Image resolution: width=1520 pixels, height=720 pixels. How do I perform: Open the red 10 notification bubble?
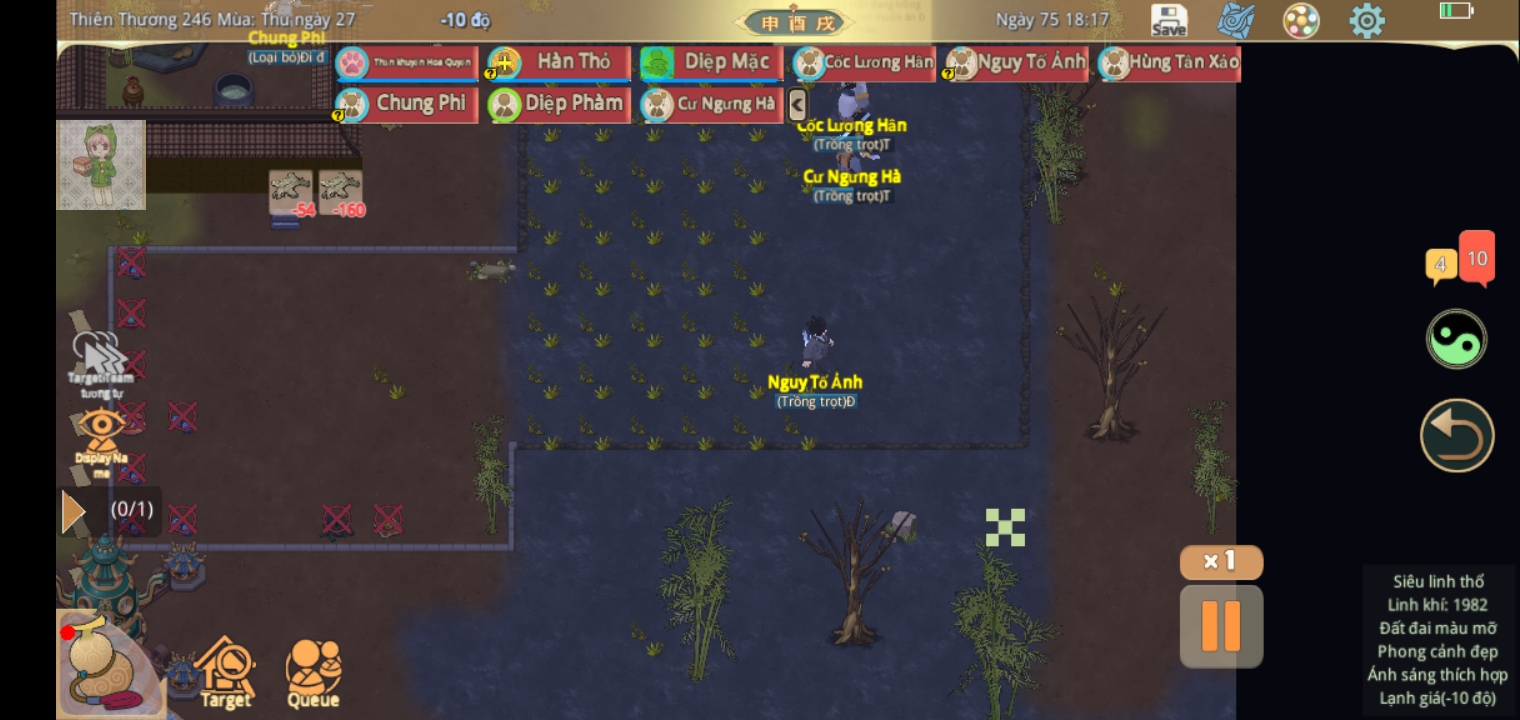click(1477, 258)
